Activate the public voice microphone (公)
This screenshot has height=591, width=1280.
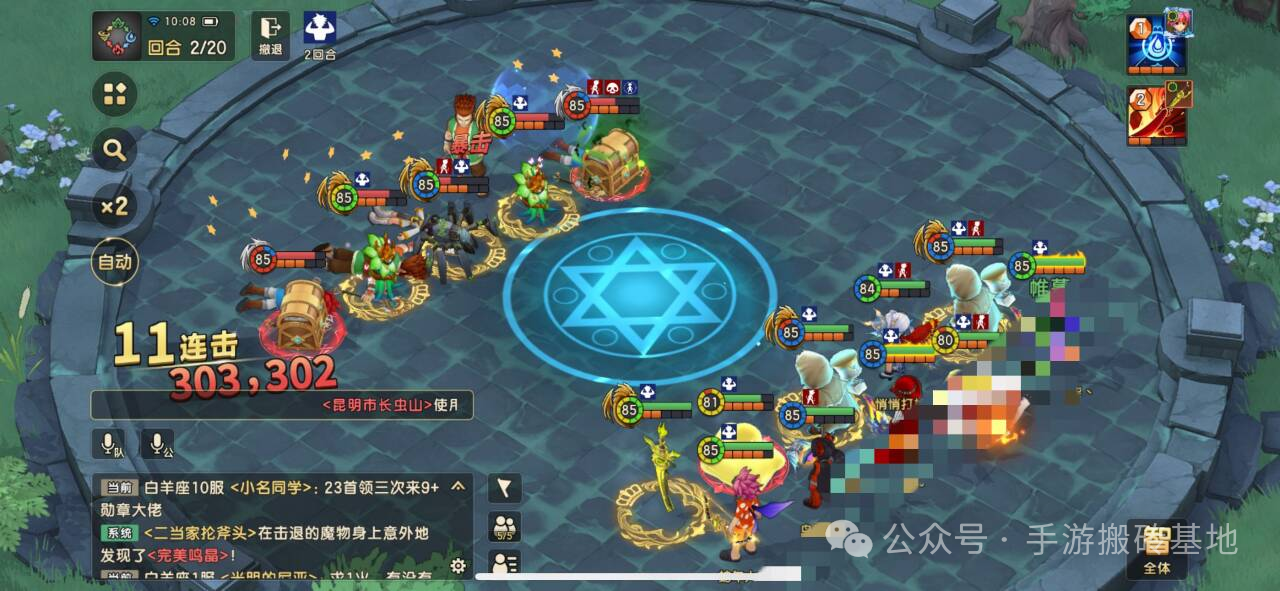click(157, 444)
